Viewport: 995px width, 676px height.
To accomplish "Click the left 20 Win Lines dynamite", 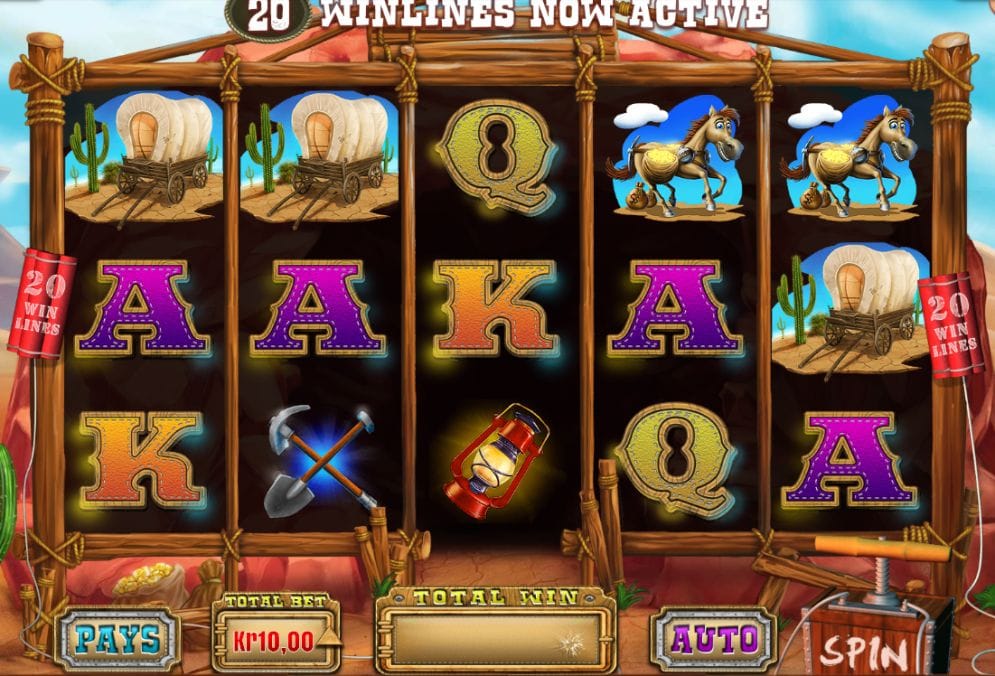I will 41,302.
